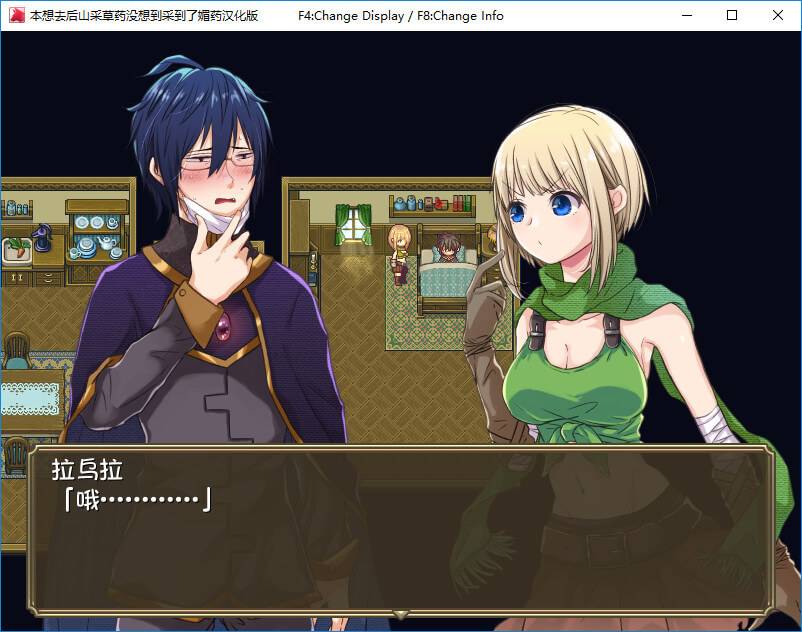Image resolution: width=802 pixels, height=632 pixels.
Task: Minimize the game window
Action: click(x=686, y=15)
